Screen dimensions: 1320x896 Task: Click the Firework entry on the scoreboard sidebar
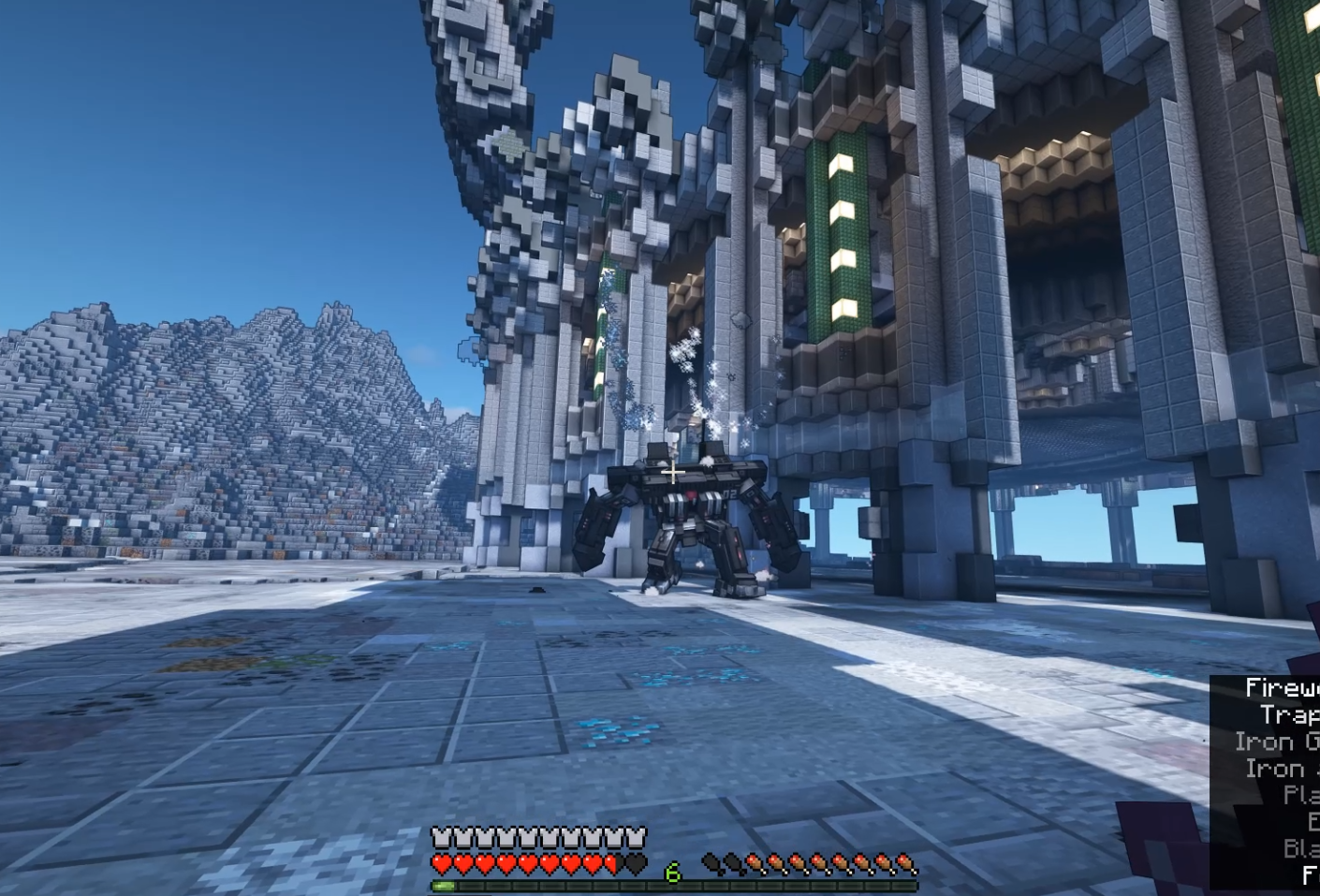coord(1283,688)
